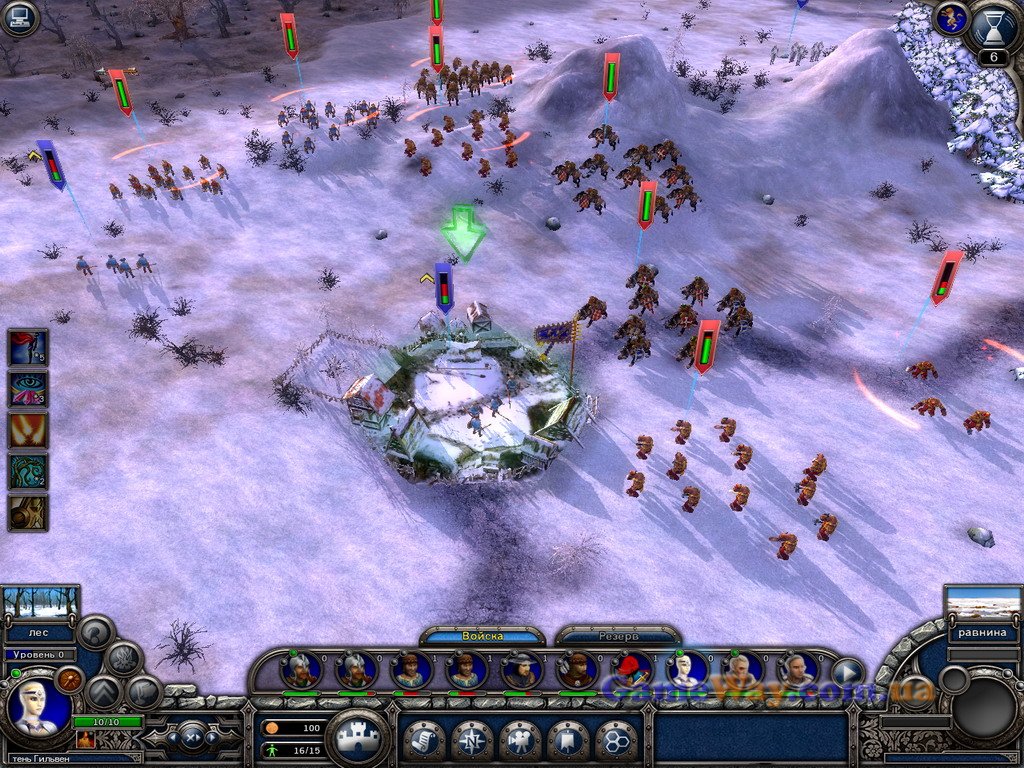
Task: Open the Резерв tab
Action: (x=617, y=636)
